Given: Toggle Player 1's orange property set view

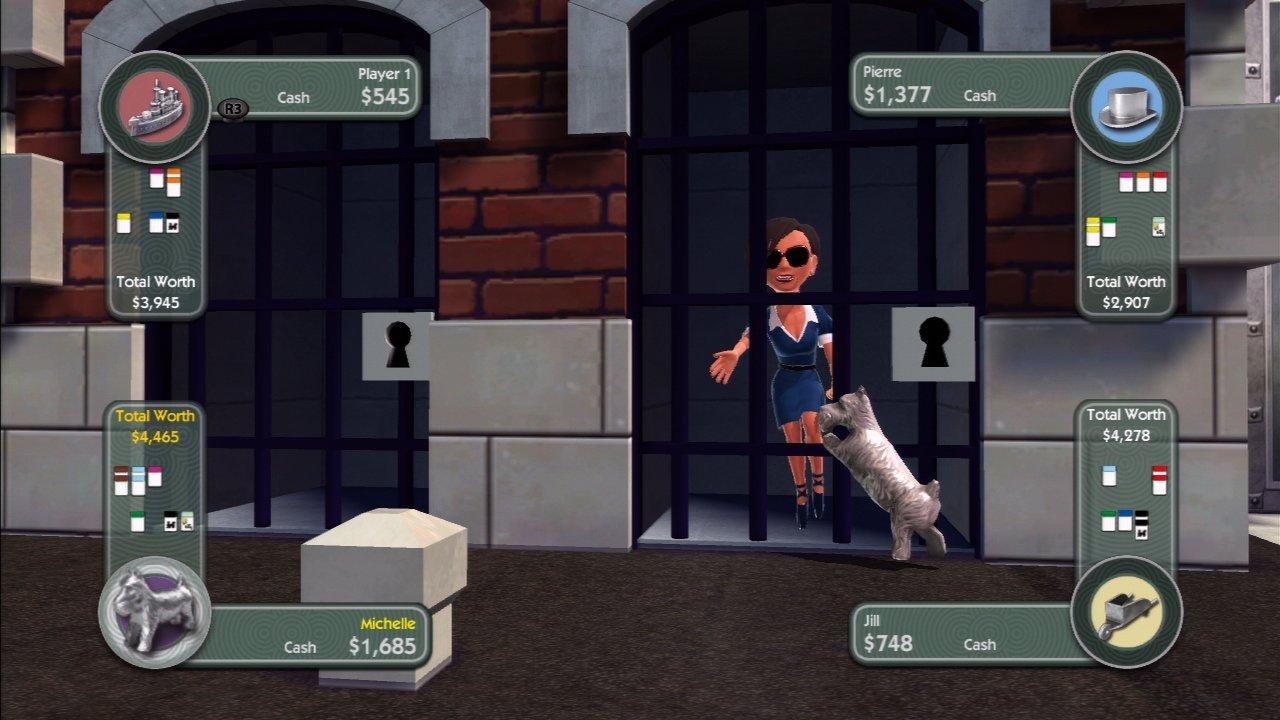Looking at the screenshot, I should click(x=174, y=184).
